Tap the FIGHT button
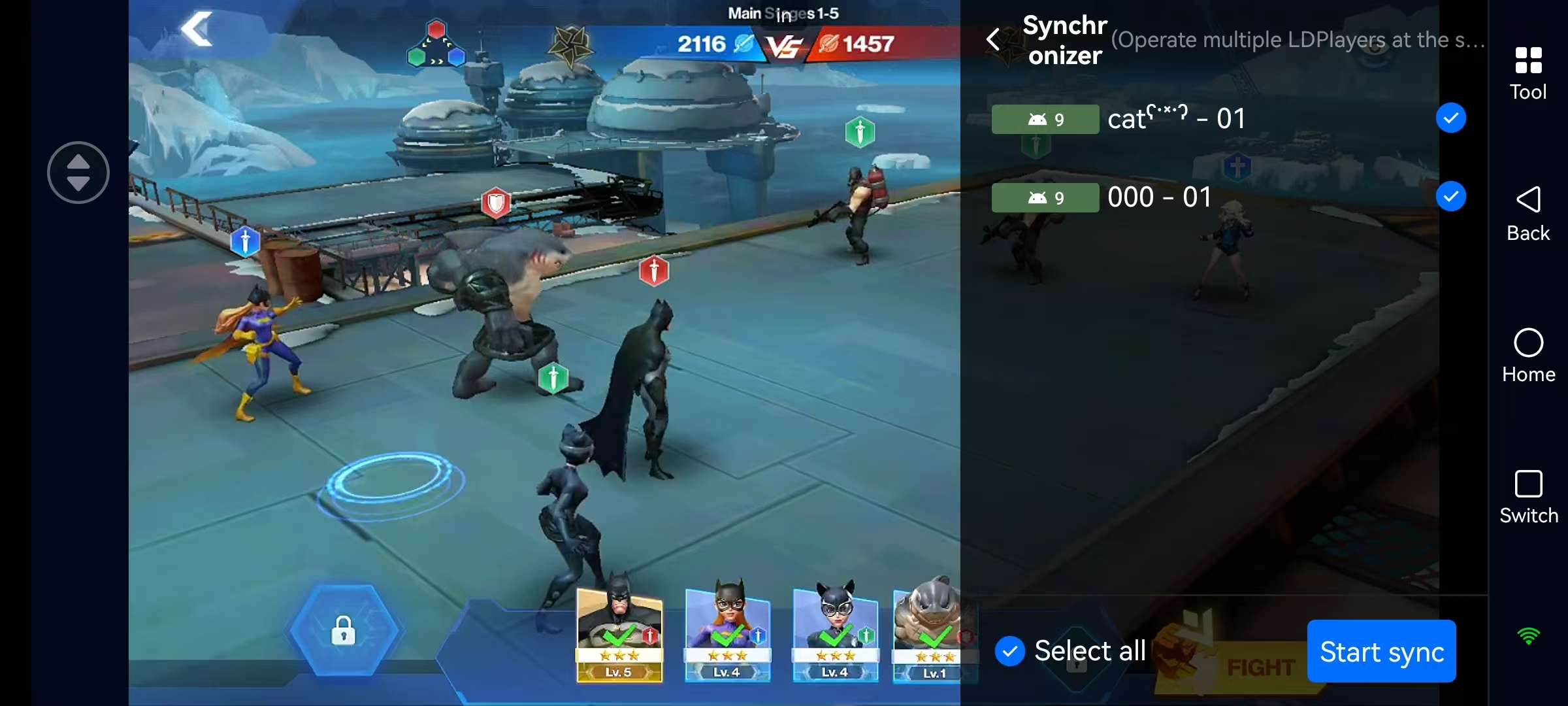This screenshot has width=1568, height=706. 1258,662
